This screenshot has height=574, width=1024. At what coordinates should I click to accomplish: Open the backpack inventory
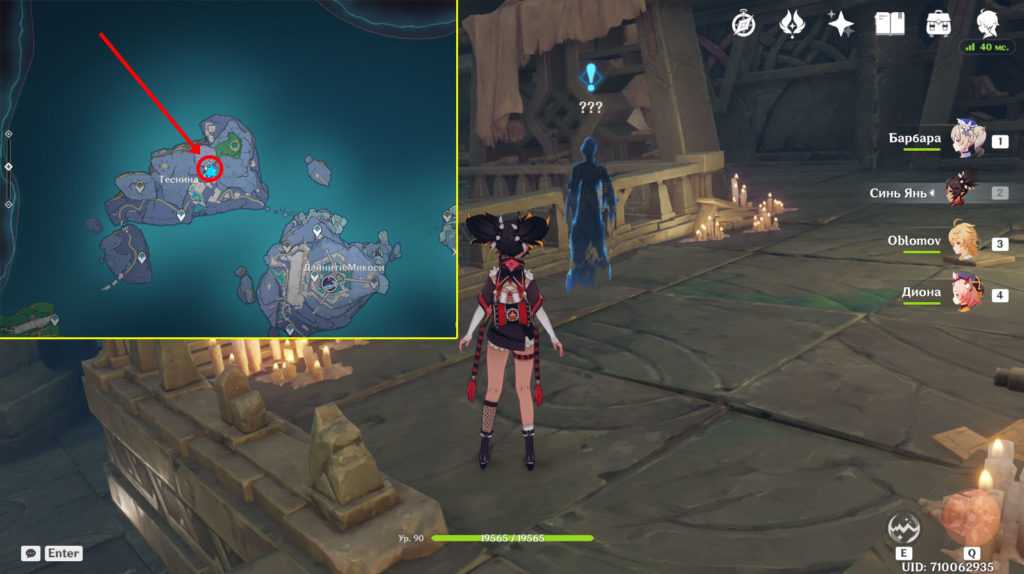[x=938, y=23]
